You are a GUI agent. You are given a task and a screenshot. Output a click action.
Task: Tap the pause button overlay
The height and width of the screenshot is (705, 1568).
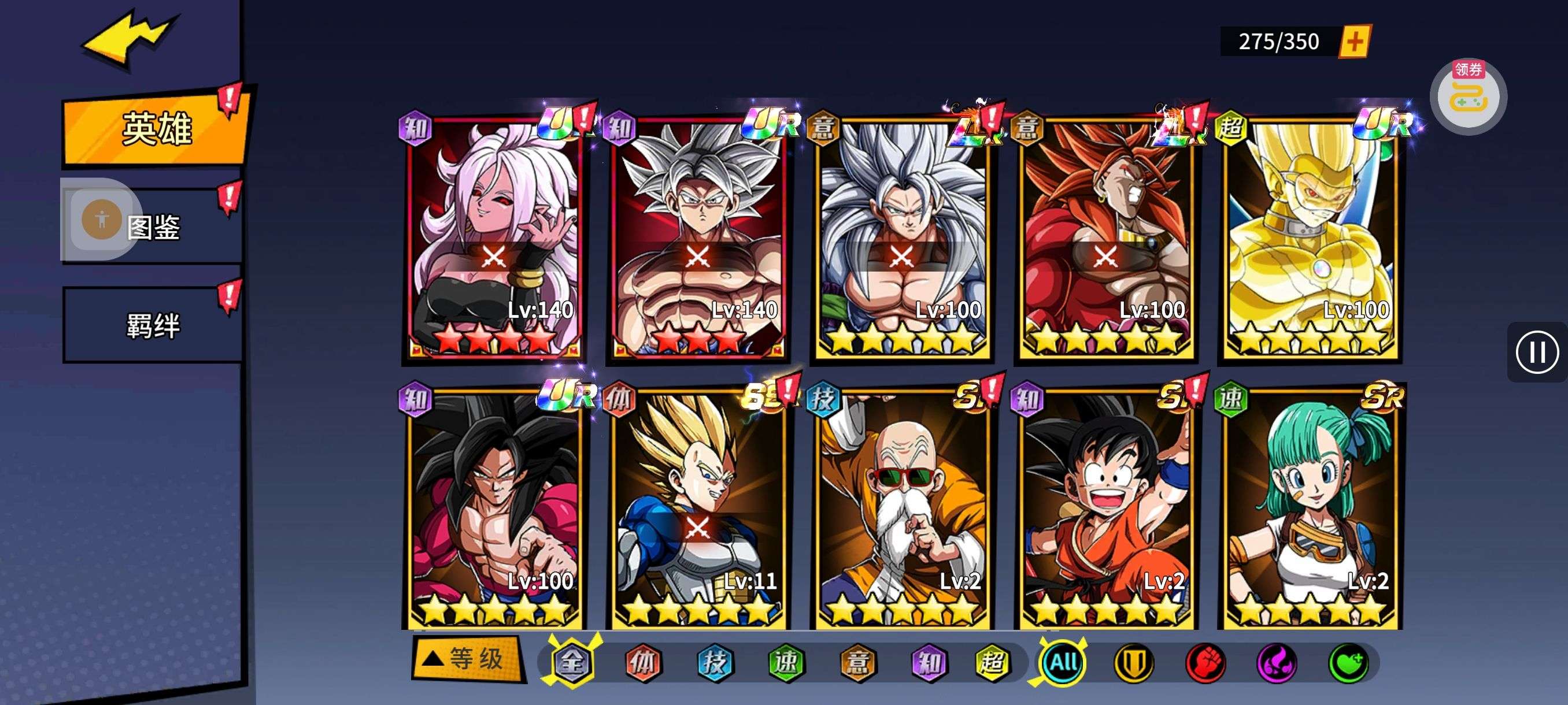coord(1537,352)
